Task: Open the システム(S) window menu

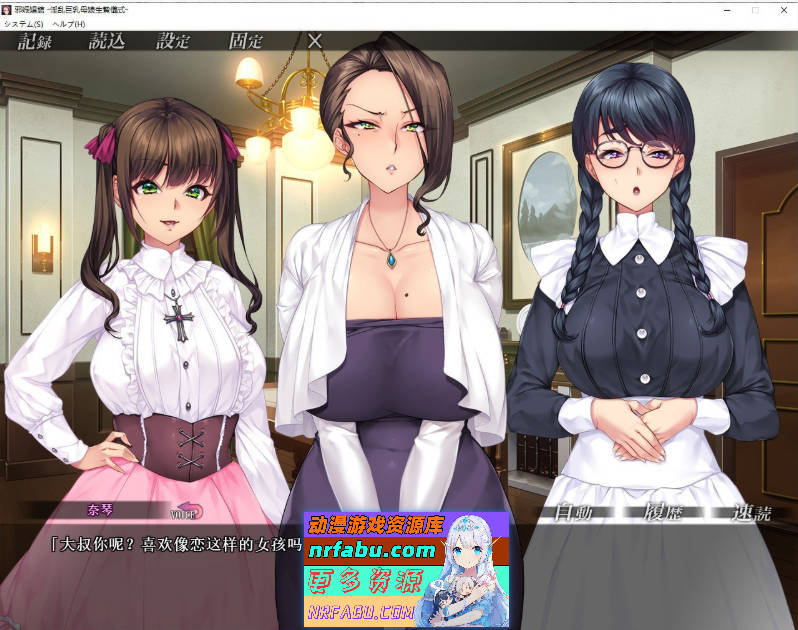Action: (23, 23)
